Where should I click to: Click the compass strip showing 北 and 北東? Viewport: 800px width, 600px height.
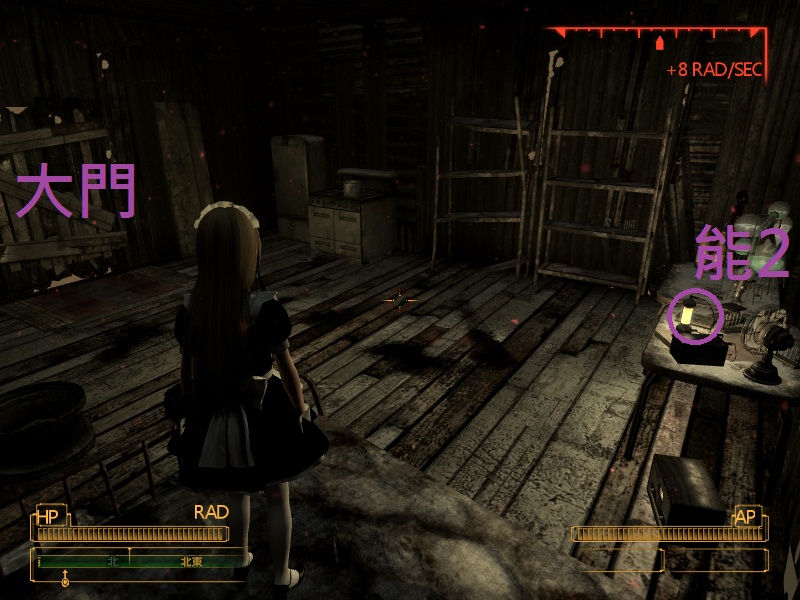tap(140, 562)
